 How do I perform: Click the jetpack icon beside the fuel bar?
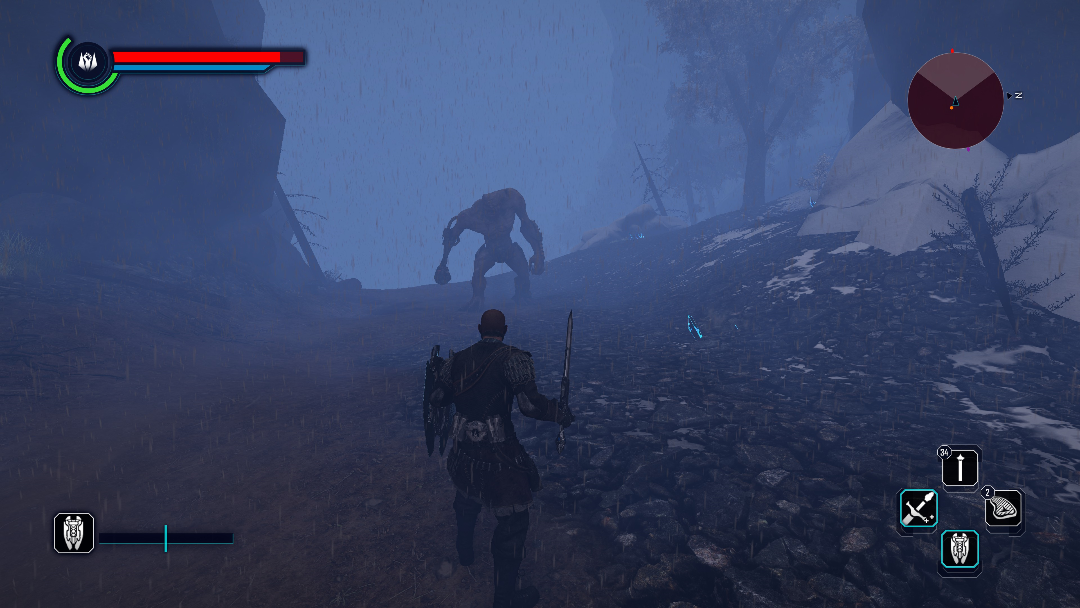[74, 533]
